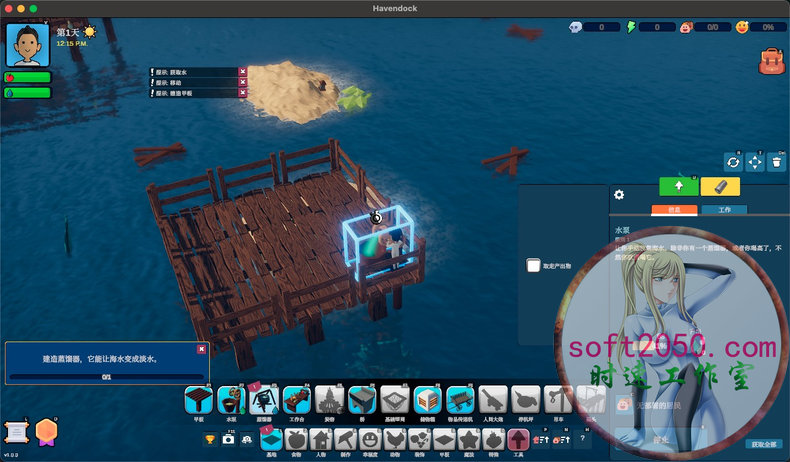
Task: Click the rotate building button
Action: (x=733, y=162)
